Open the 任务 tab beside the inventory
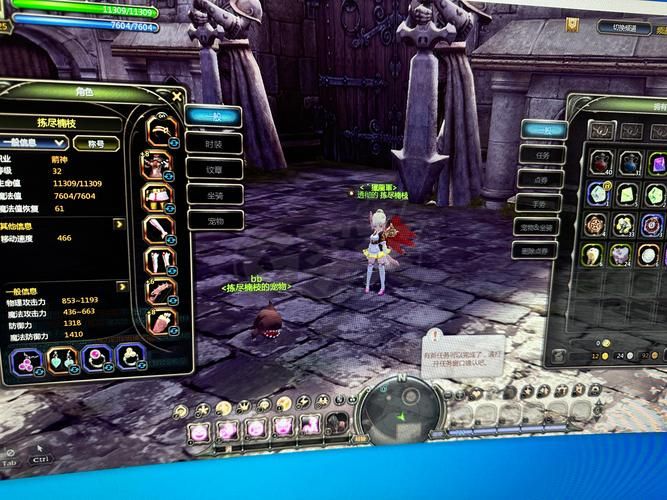Viewport: 667px width, 500px height. (x=541, y=155)
